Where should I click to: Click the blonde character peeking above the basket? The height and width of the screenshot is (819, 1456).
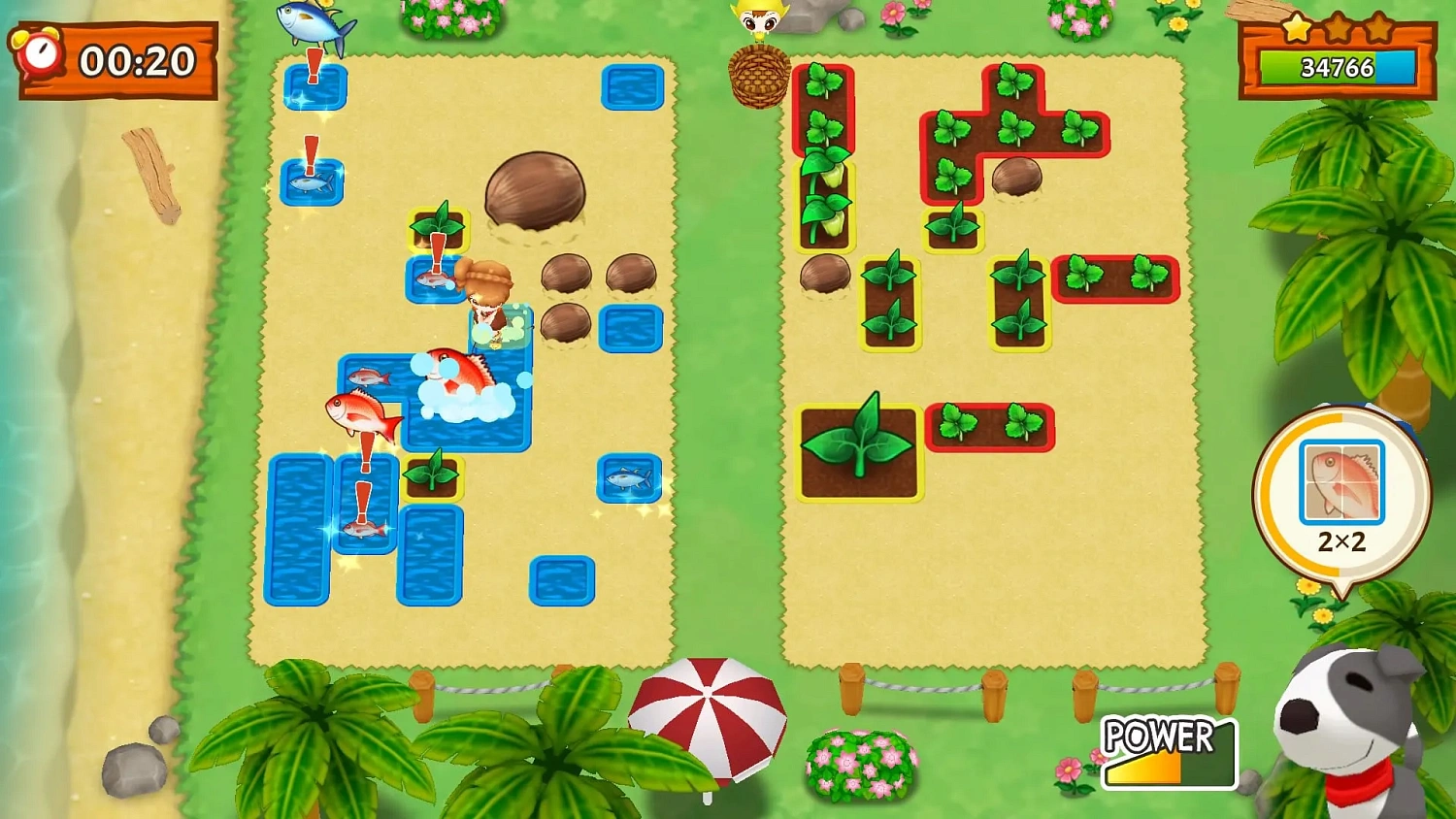pos(759,17)
